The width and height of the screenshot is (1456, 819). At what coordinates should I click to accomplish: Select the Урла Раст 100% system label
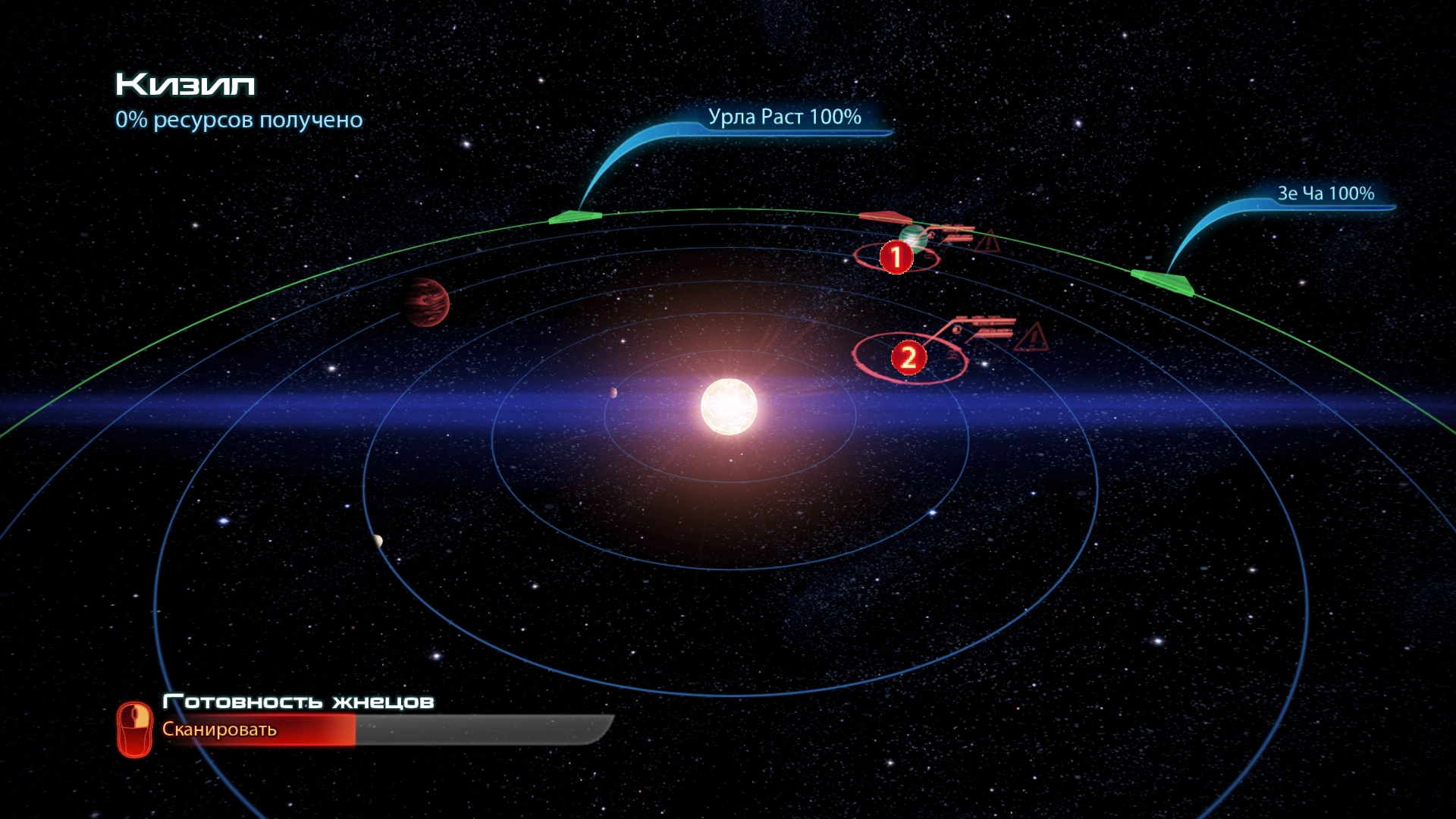(784, 118)
